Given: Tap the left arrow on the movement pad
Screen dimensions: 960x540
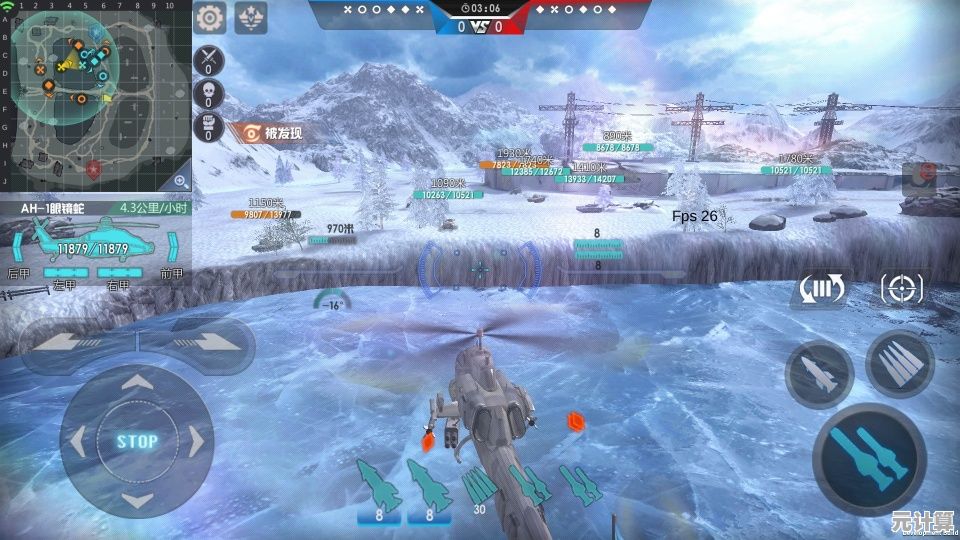Looking at the screenshot, I should pyautogui.click(x=78, y=441).
